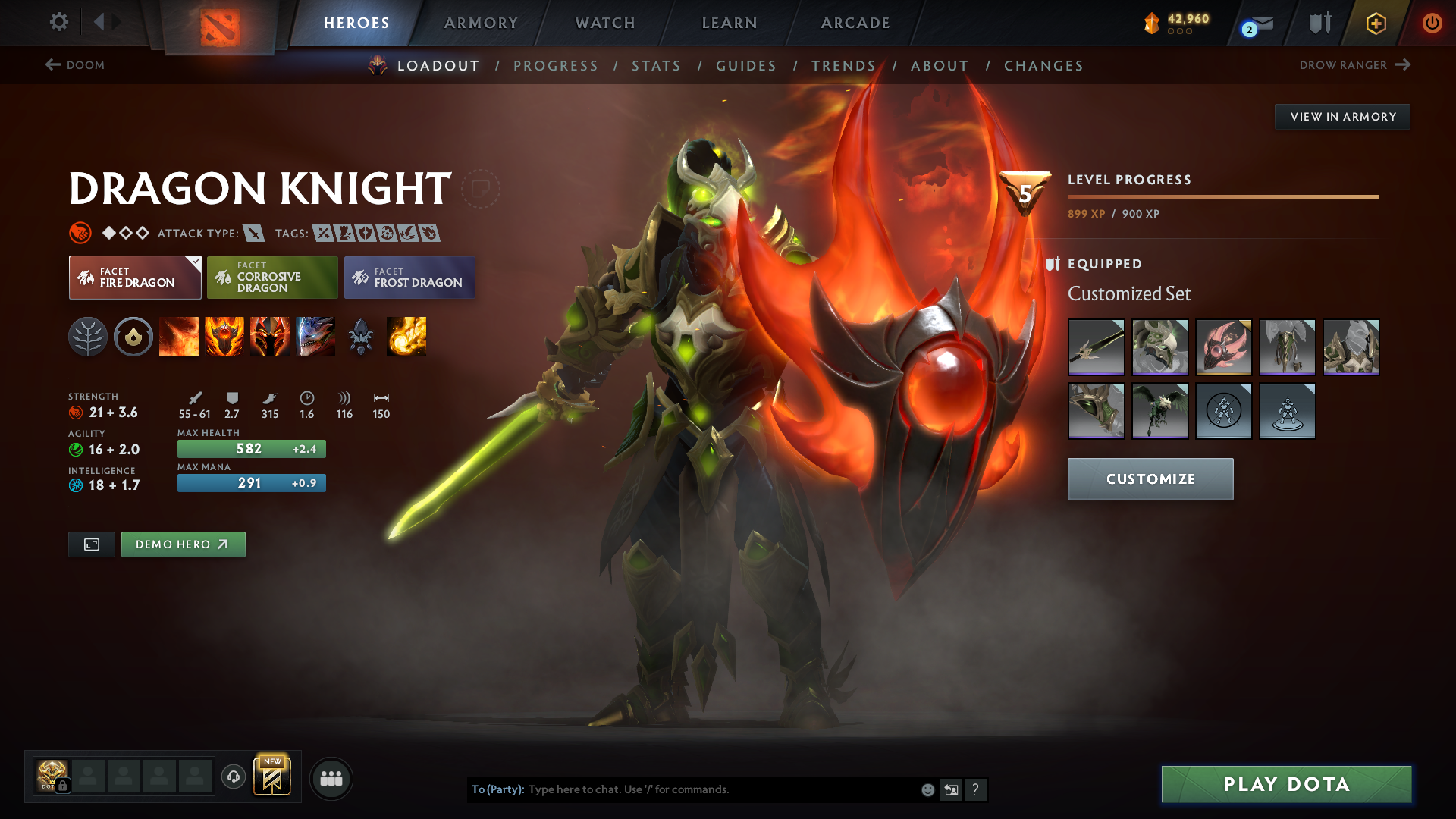Open the Arcade tab
The width and height of the screenshot is (1456, 819).
click(x=855, y=23)
